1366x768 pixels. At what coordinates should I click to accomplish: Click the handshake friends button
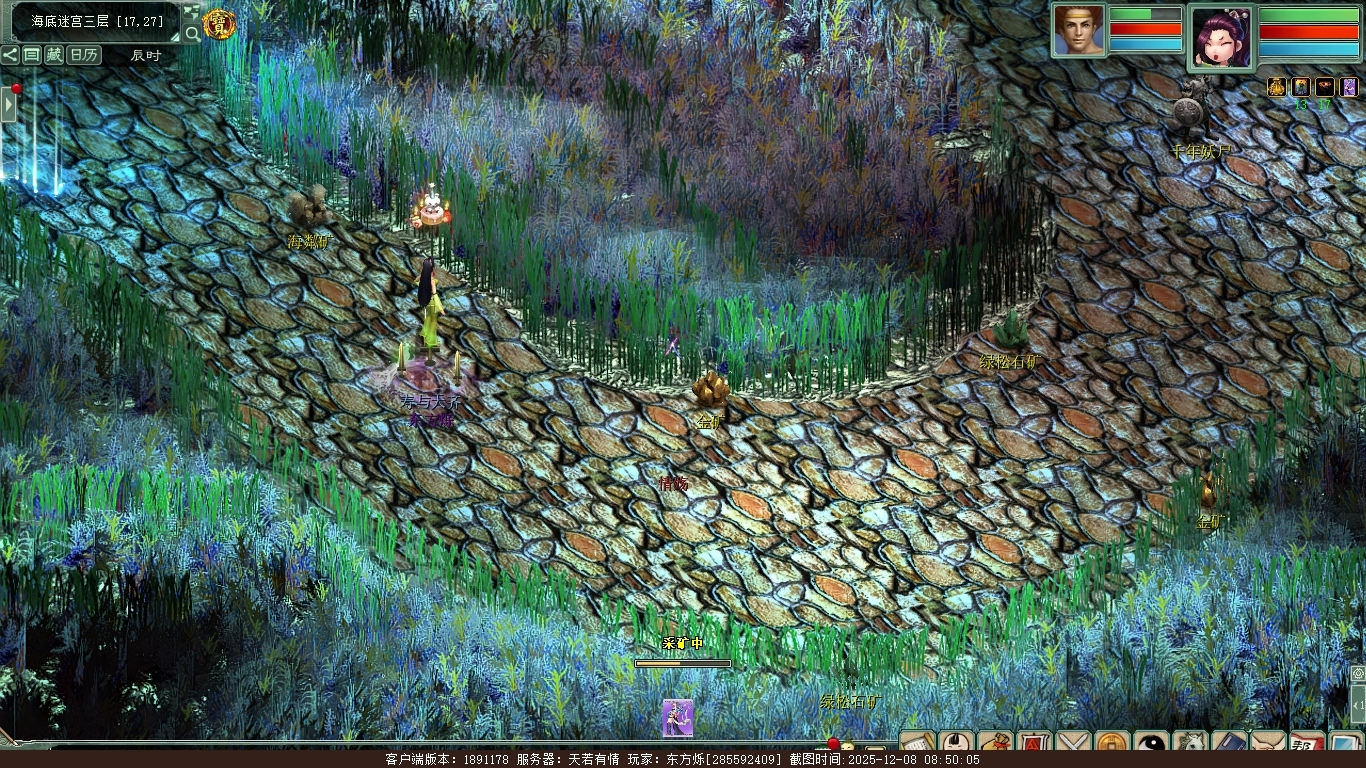pyautogui.click(x=1268, y=745)
